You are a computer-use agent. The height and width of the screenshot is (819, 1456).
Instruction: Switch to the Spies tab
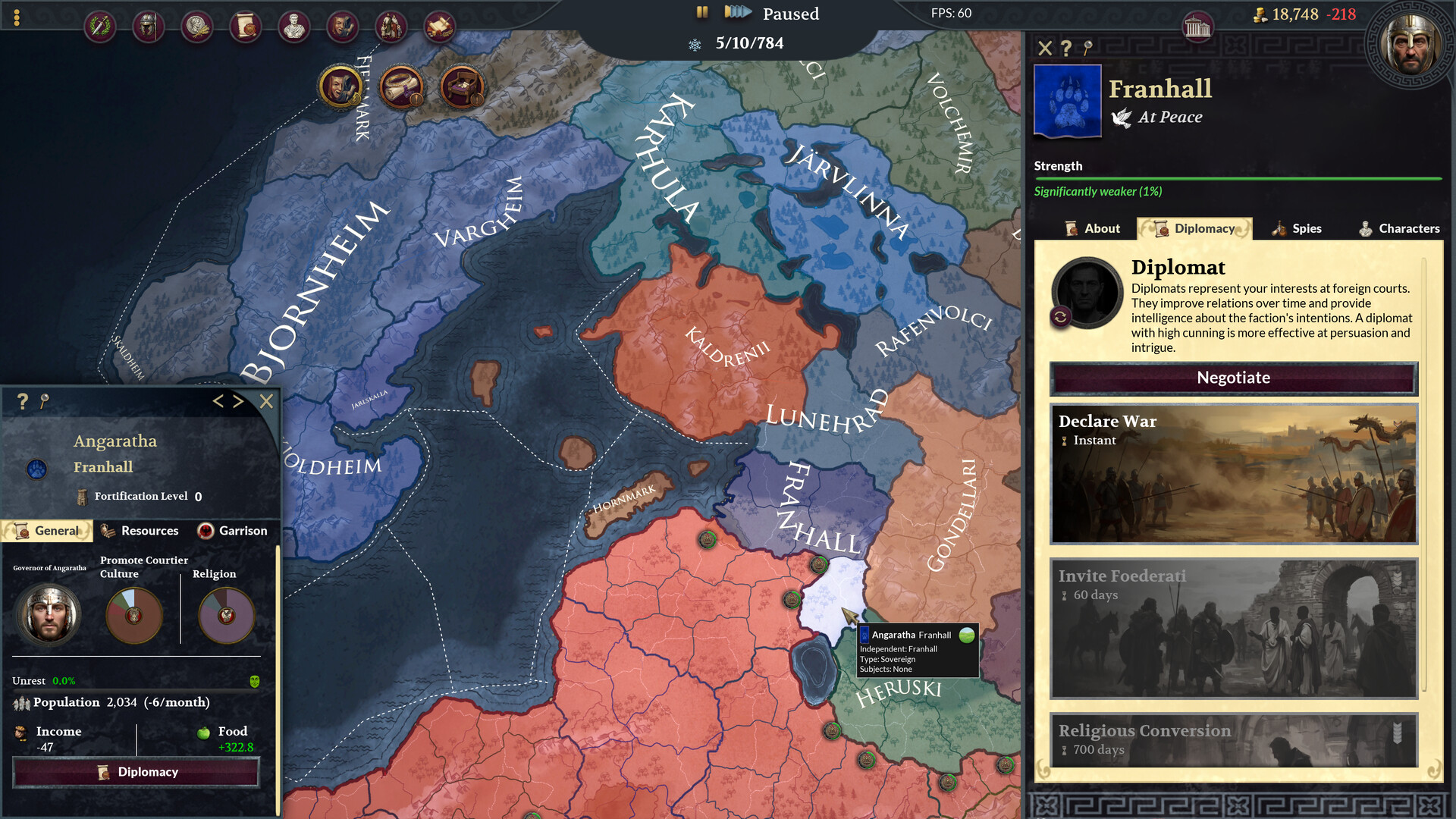coord(1298,228)
